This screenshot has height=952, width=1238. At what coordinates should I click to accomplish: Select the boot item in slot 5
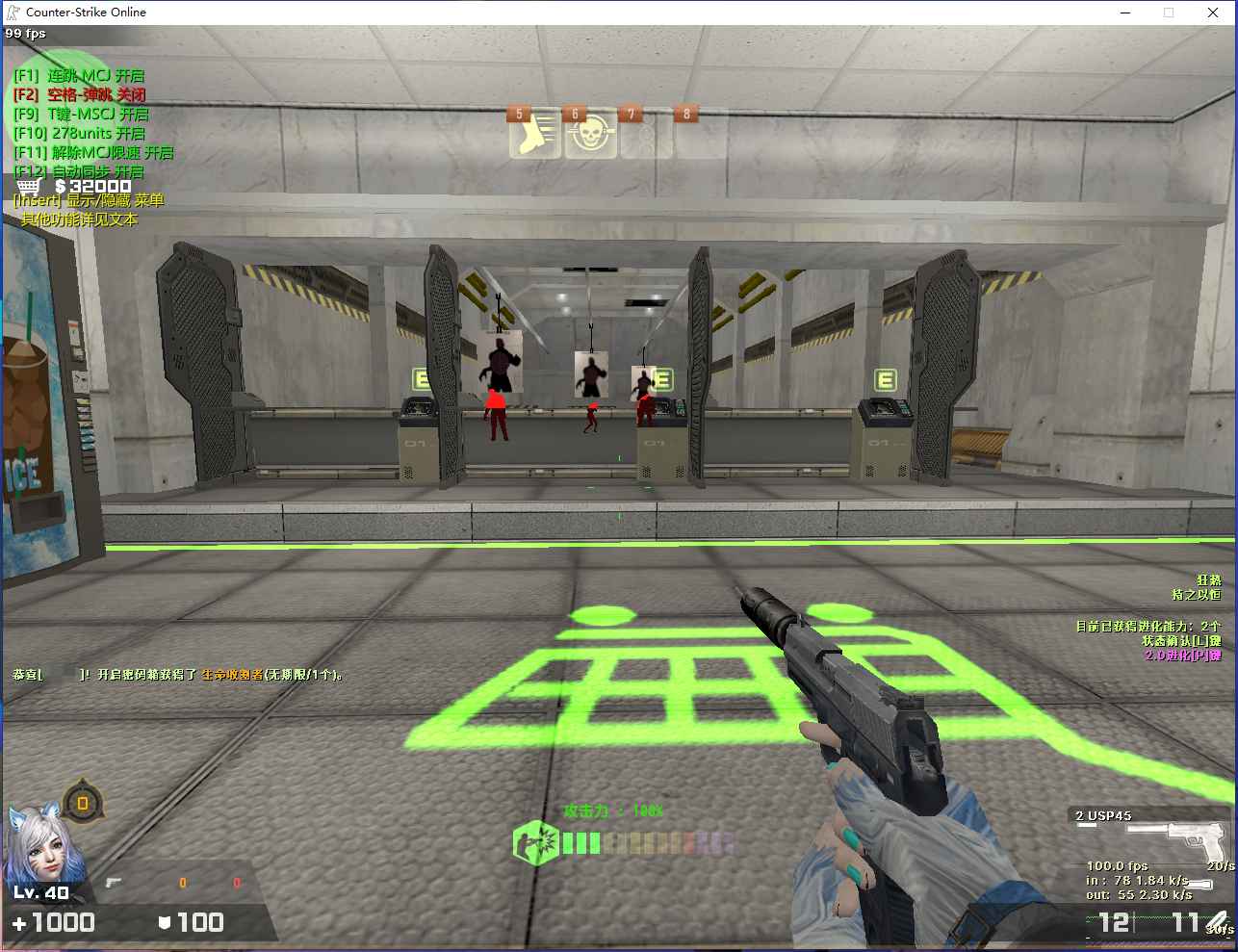tap(535, 133)
